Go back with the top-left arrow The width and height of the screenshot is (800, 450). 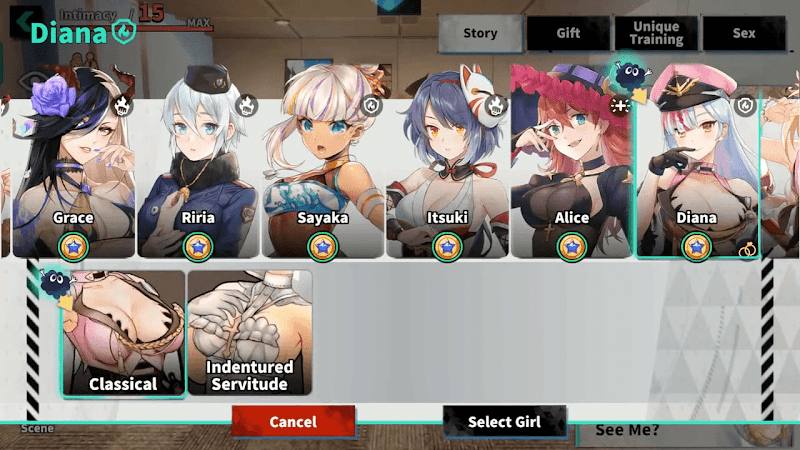tap(18, 22)
